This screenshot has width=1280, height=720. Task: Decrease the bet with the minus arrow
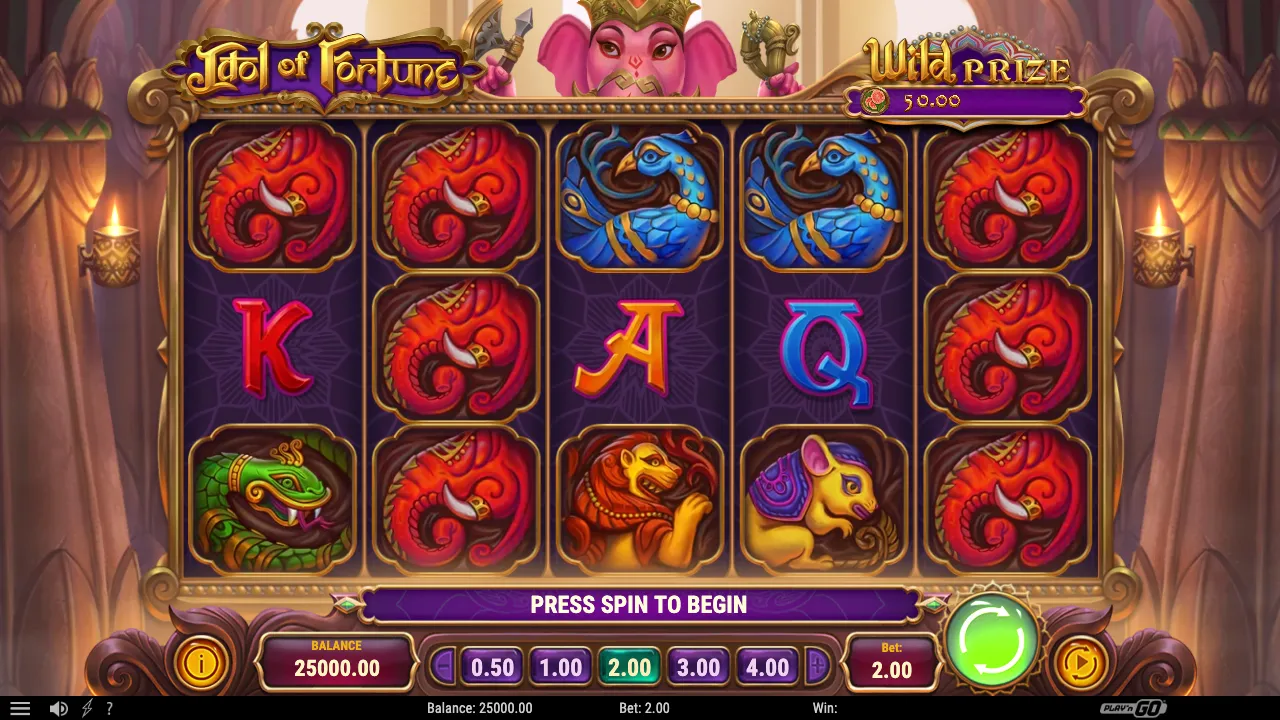444,666
